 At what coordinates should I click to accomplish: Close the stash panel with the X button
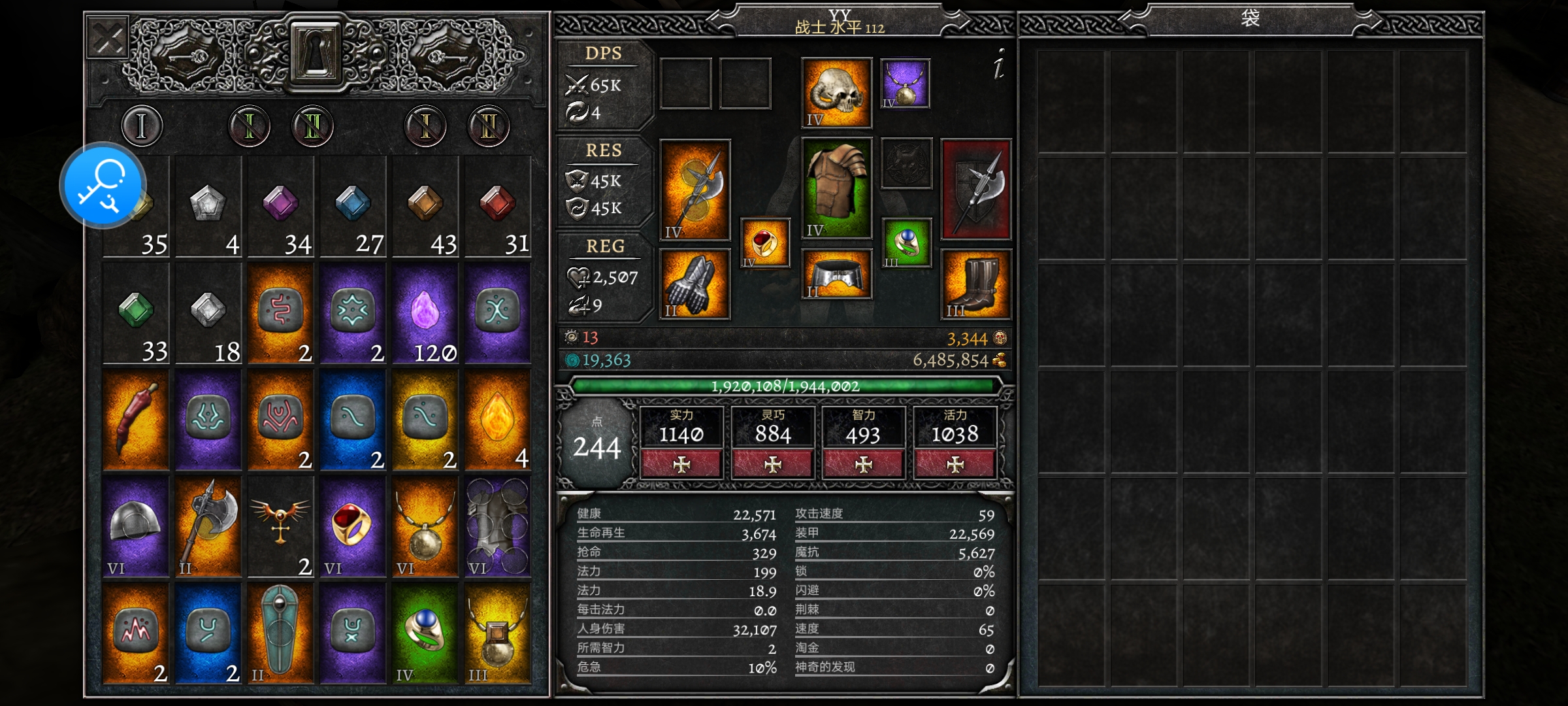pos(108,38)
